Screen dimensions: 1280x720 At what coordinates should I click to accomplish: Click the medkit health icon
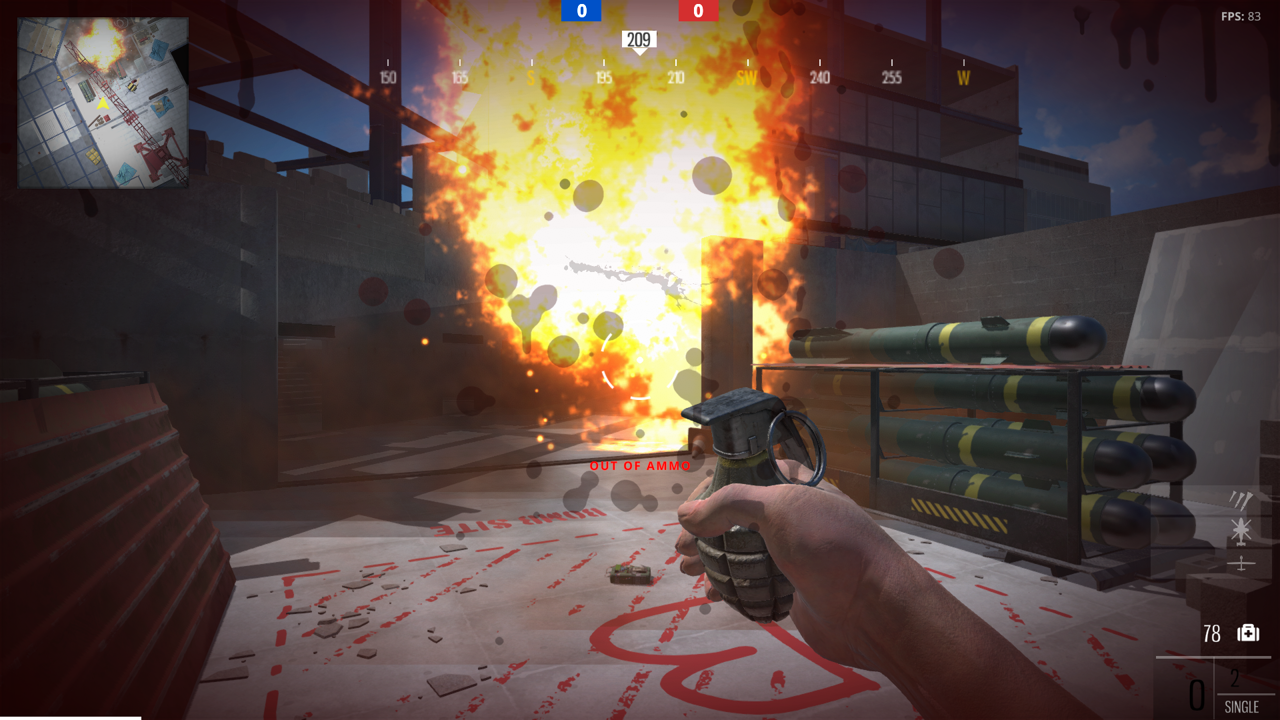1248,633
